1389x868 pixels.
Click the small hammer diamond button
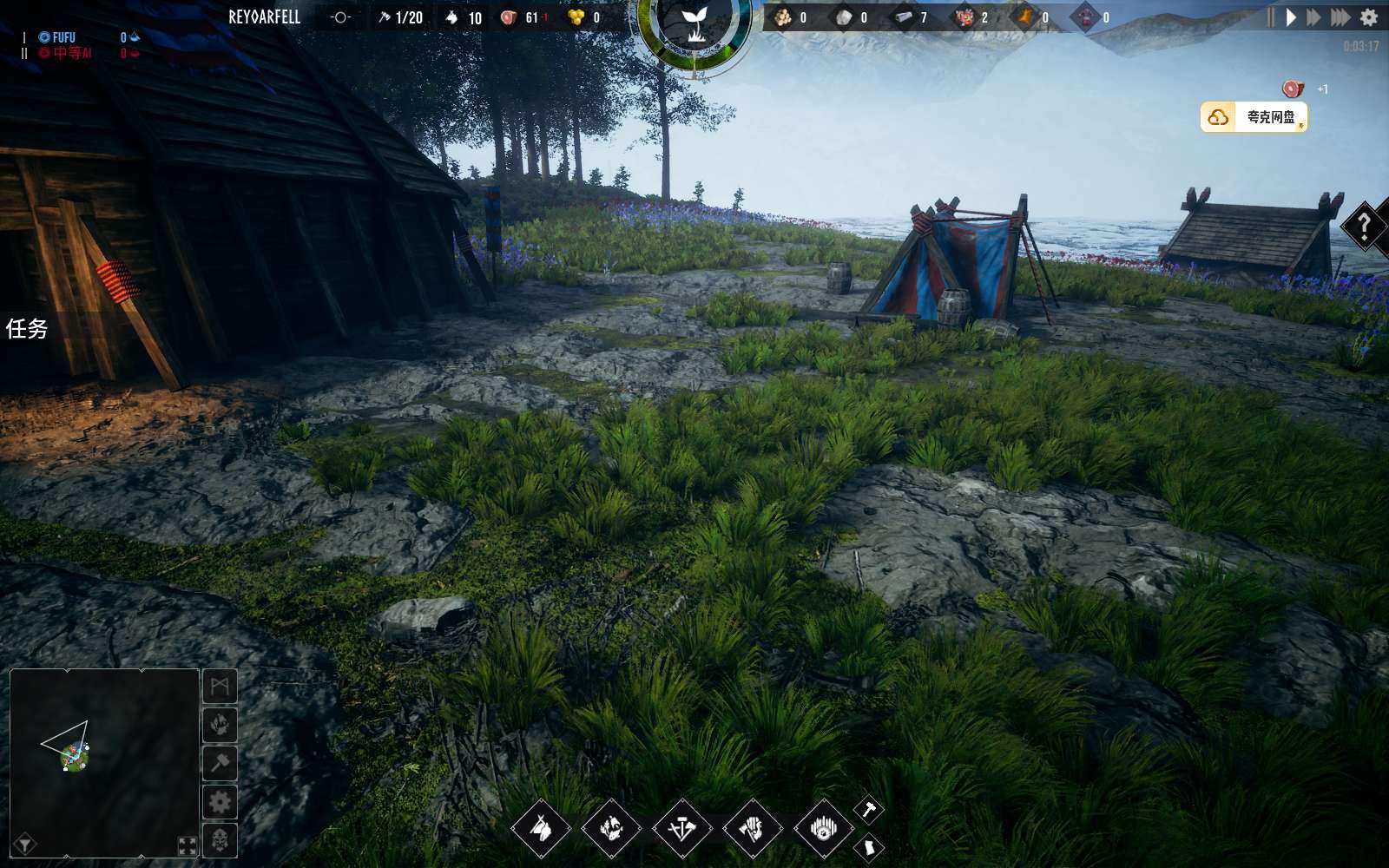tap(868, 810)
